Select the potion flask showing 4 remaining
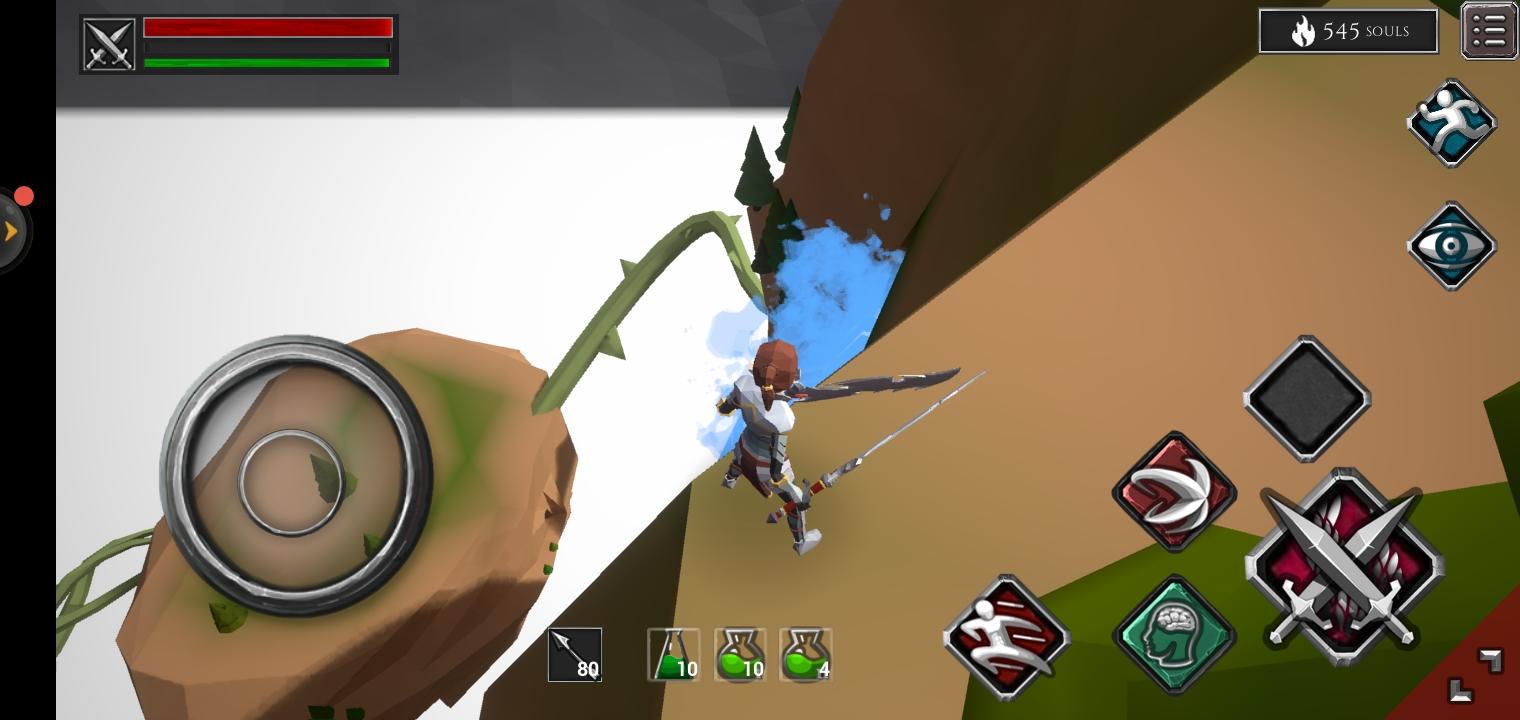This screenshot has height=720, width=1520. [805, 654]
